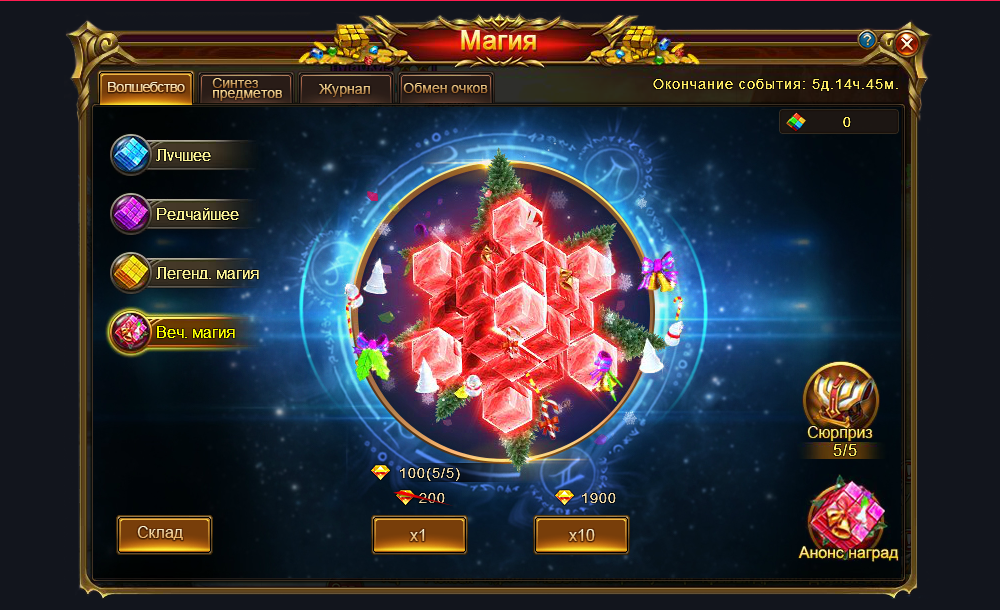This screenshot has width=1000, height=610.
Task: Open the Склад storage button
Action: pos(164,533)
